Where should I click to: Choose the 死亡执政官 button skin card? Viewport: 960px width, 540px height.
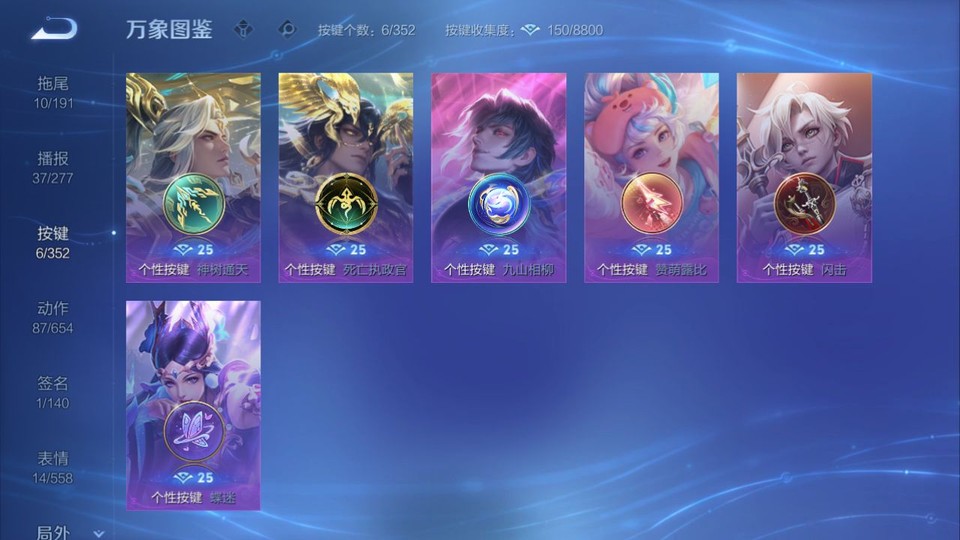(345, 177)
